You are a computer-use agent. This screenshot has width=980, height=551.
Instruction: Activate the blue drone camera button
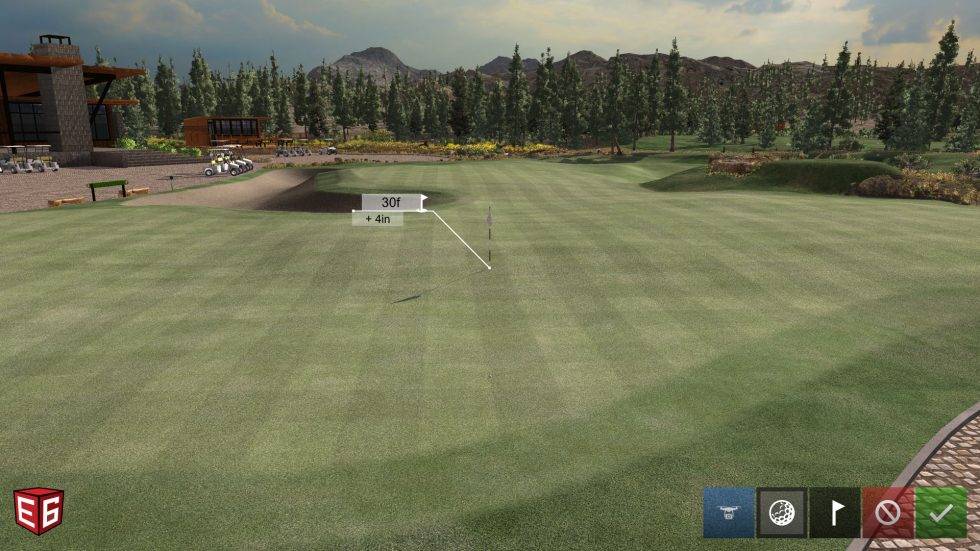coord(728,513)
